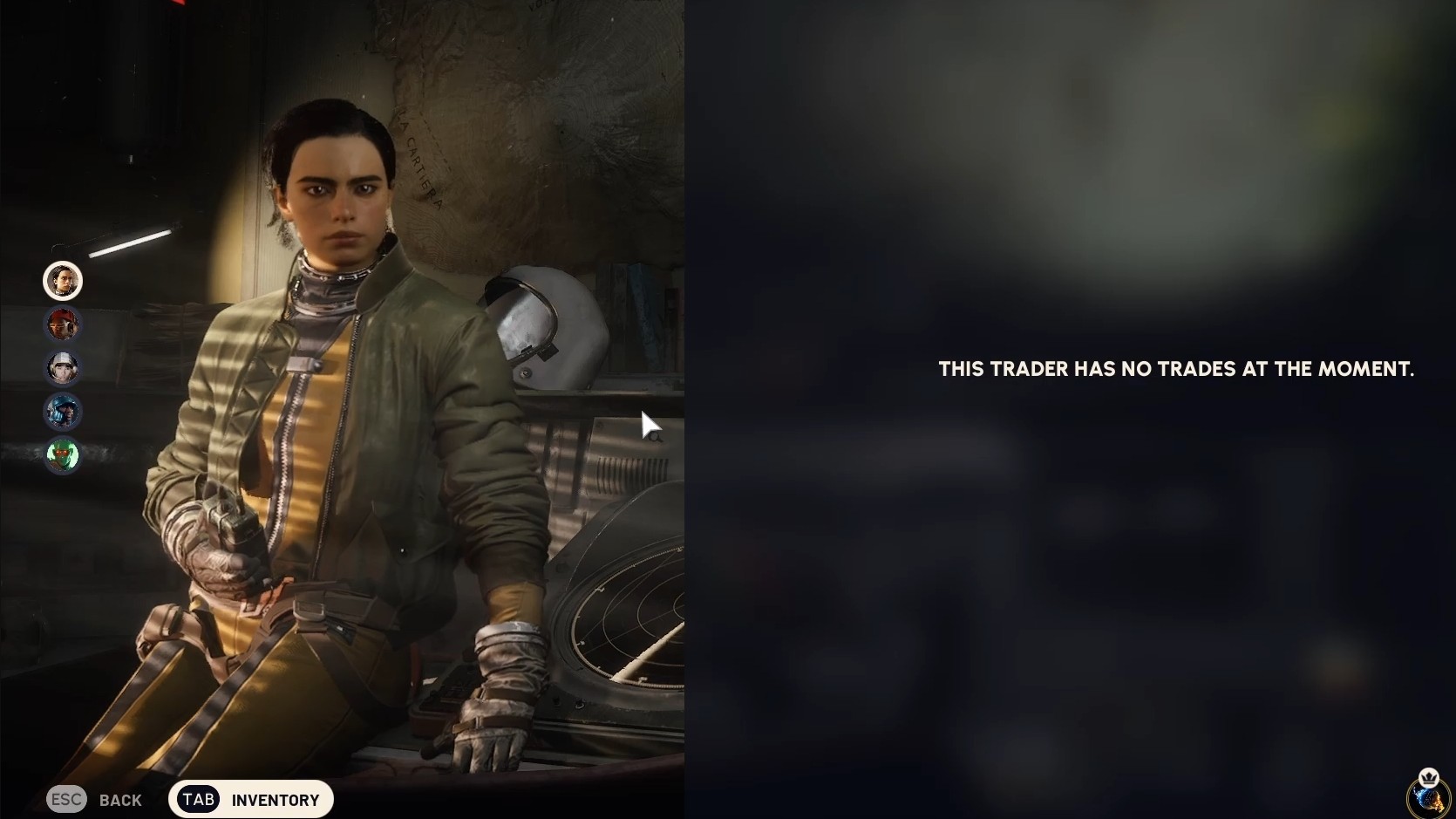Screen dimensions: 1456x819
Task: Select the character portrait with the white helmet
Action: tap(63, 367)
